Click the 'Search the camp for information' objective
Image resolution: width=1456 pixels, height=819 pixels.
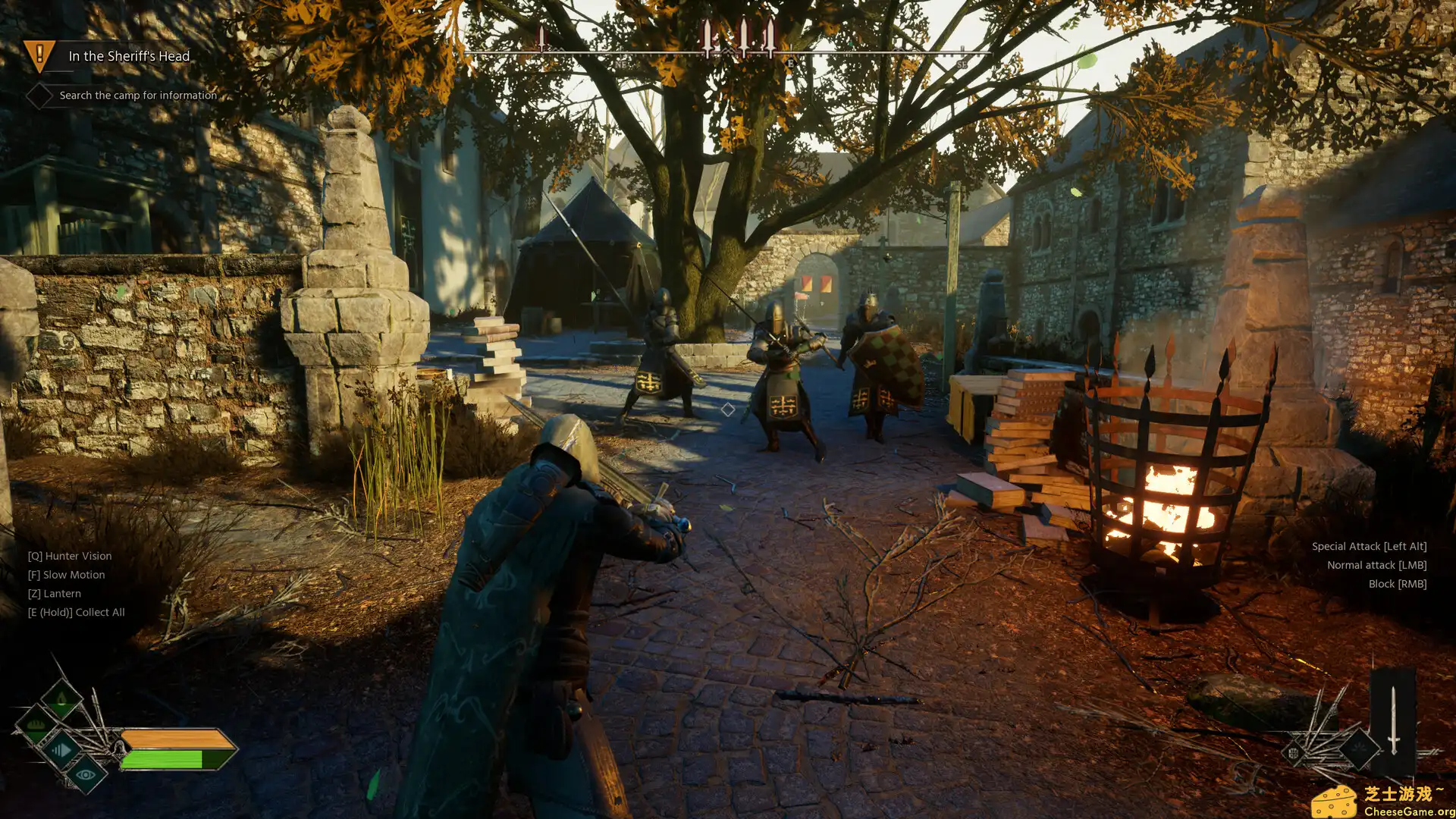[x=136, y=96]
